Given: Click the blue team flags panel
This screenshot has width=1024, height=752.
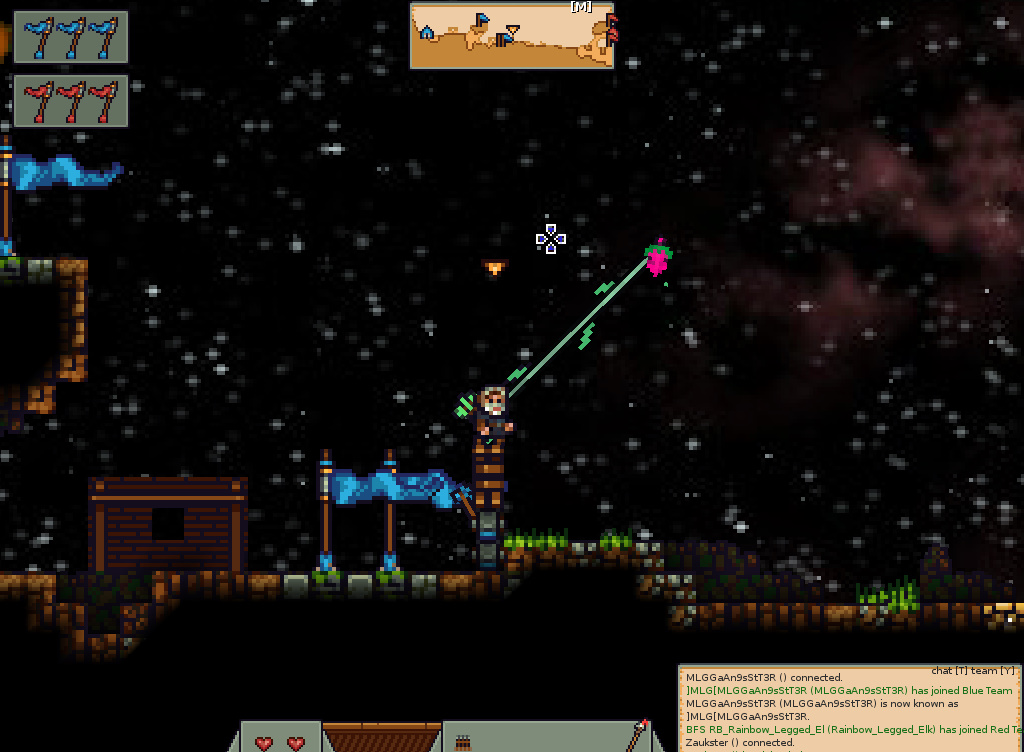Looking at the screenshot, I should pos(71,38).
